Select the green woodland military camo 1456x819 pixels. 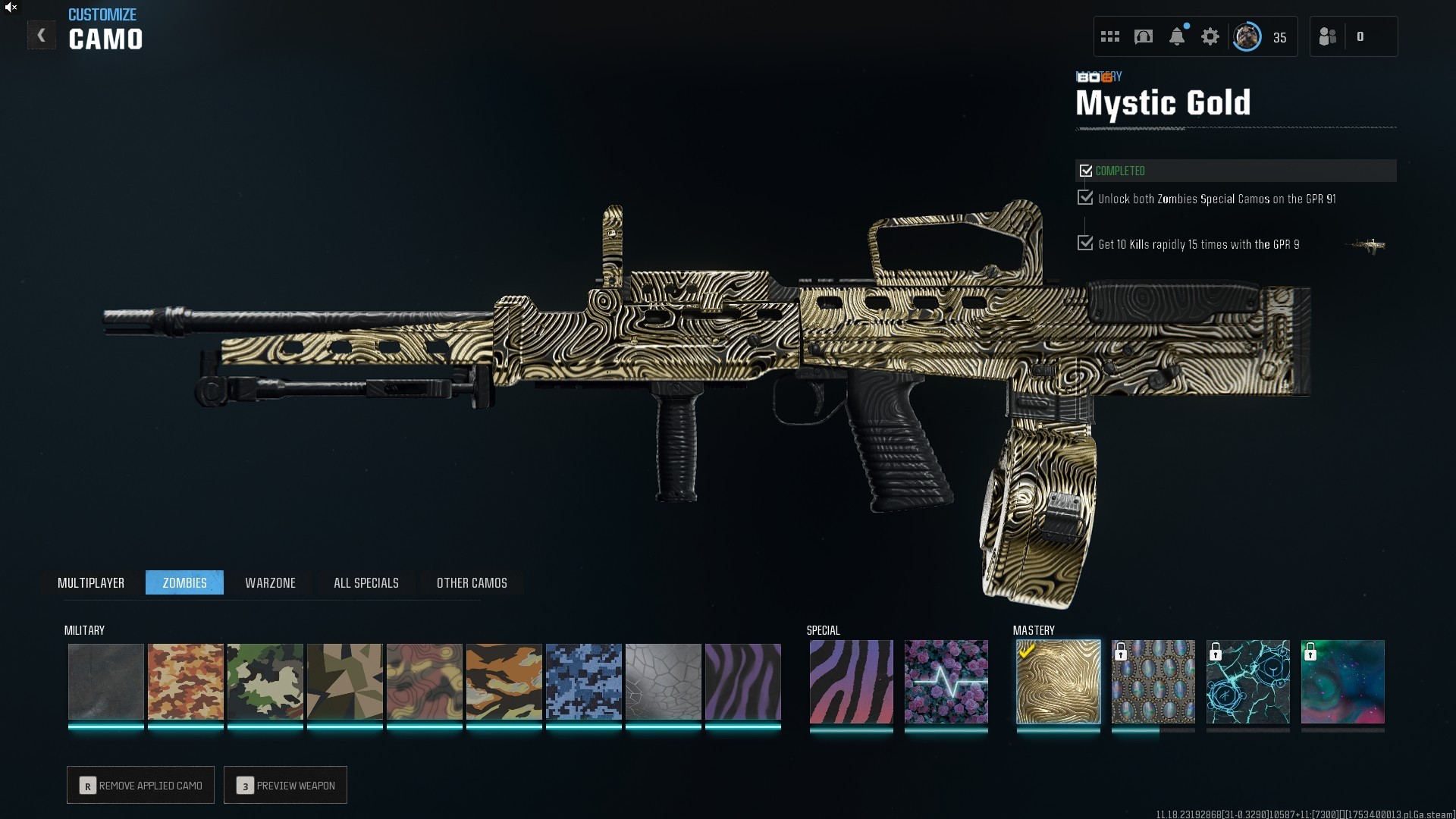[265, 681]
